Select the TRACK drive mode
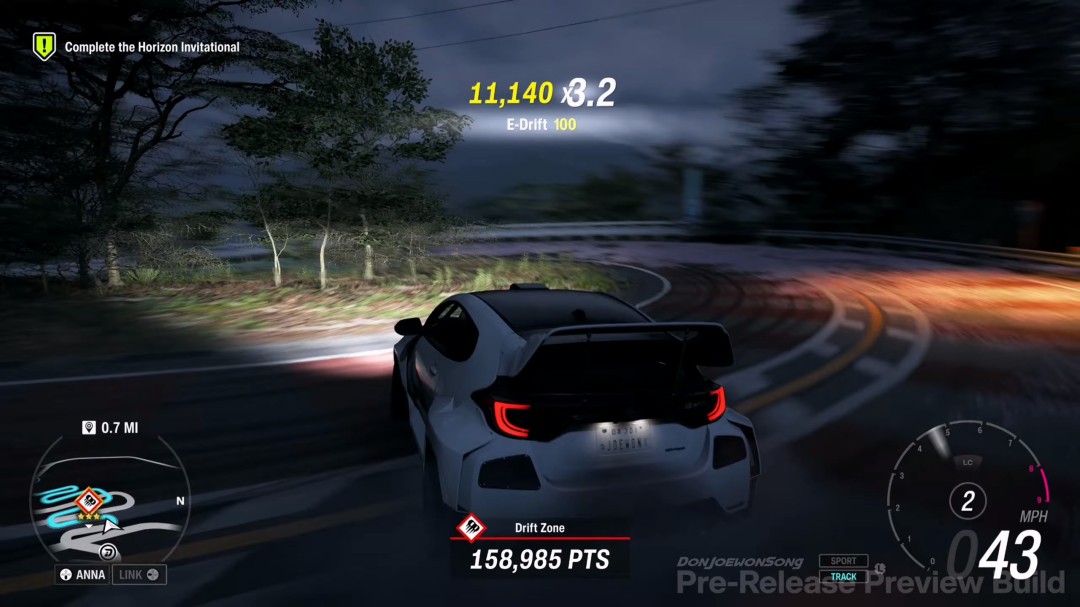The image size is (1080, 607). coord(843,577)
